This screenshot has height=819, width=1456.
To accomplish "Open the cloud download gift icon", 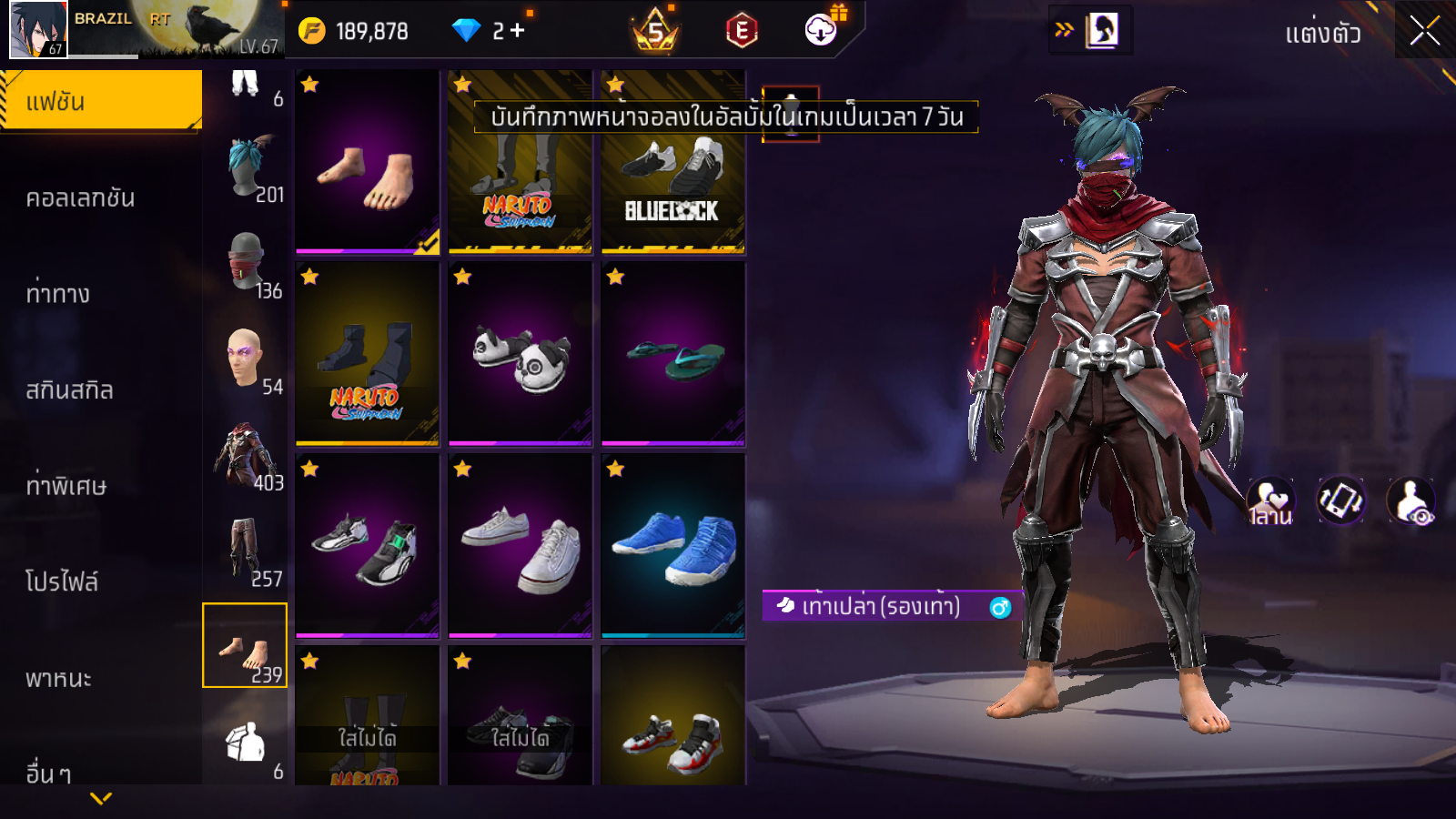I will (821, 30).
